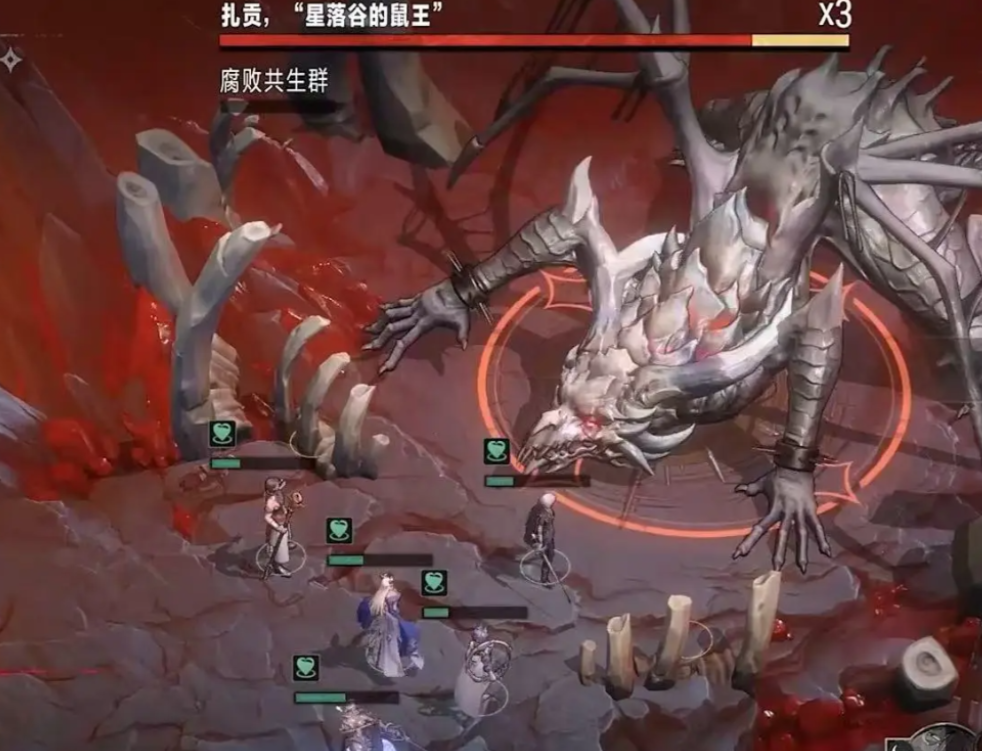Click the four-pointed star icon
The height and width of the screenshot is (751, 982).
click(x=11, y=59)
